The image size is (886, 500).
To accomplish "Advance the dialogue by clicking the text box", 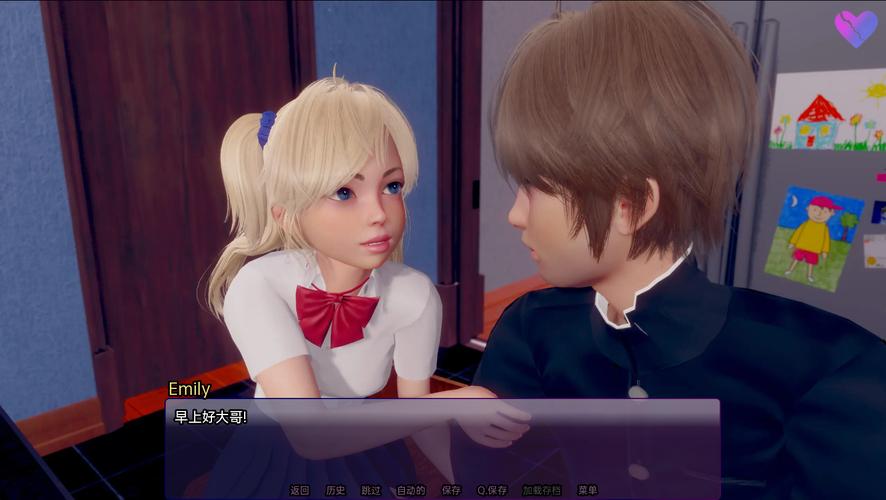I will 442,440.
